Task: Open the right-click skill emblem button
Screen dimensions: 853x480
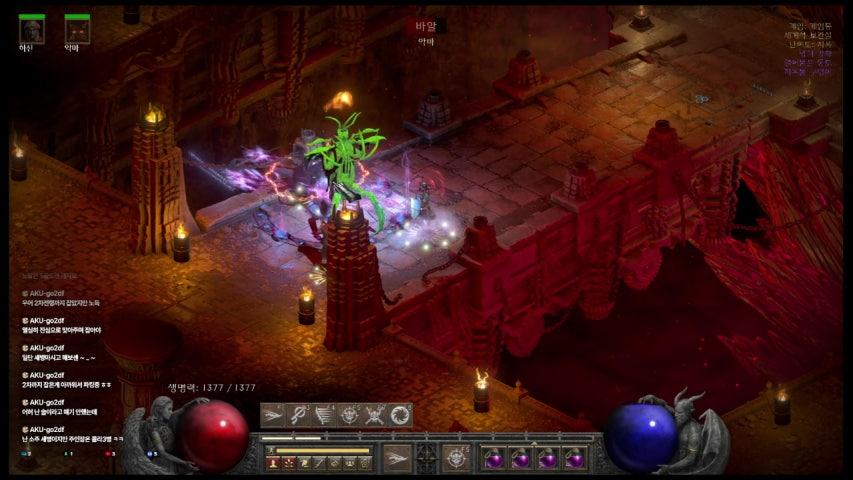Action: 457,457
